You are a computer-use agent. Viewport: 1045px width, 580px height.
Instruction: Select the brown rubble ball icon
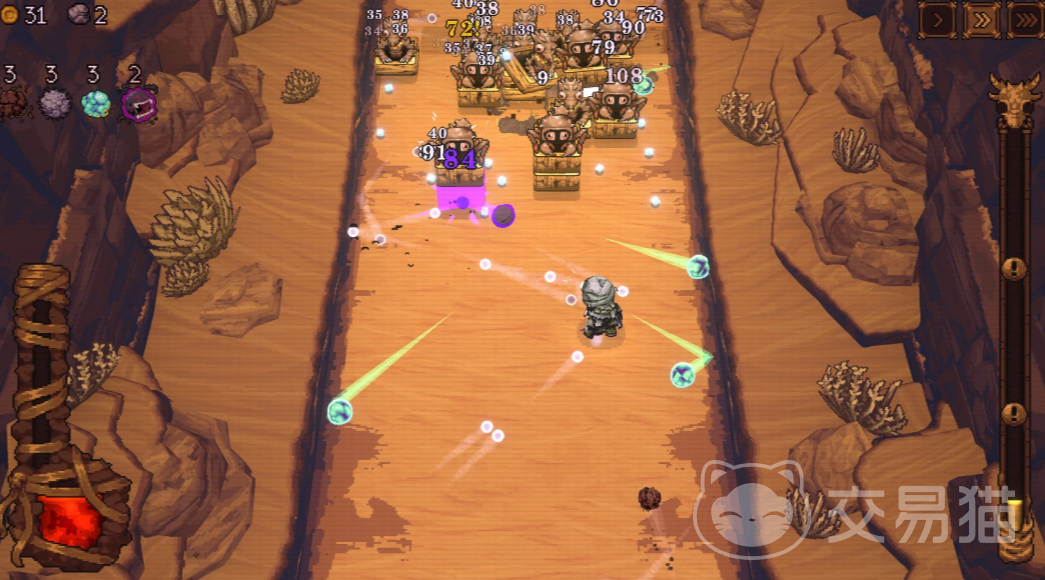pos(13,103)
